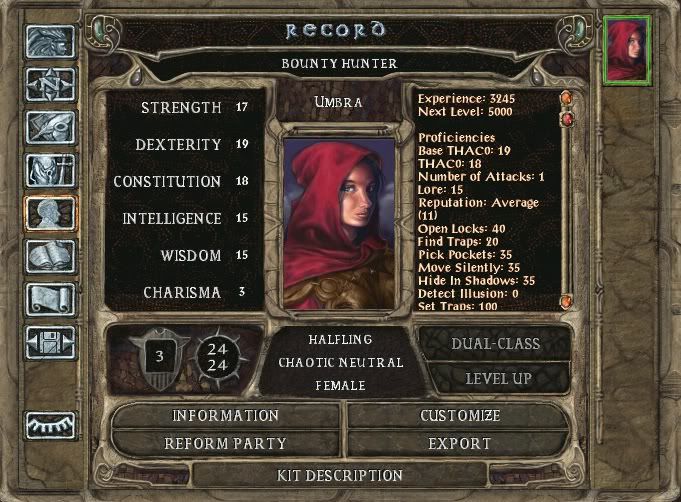Export the character
Image resolution: width=681 pixels, height=502 pixels.
(x=460, y=443)
